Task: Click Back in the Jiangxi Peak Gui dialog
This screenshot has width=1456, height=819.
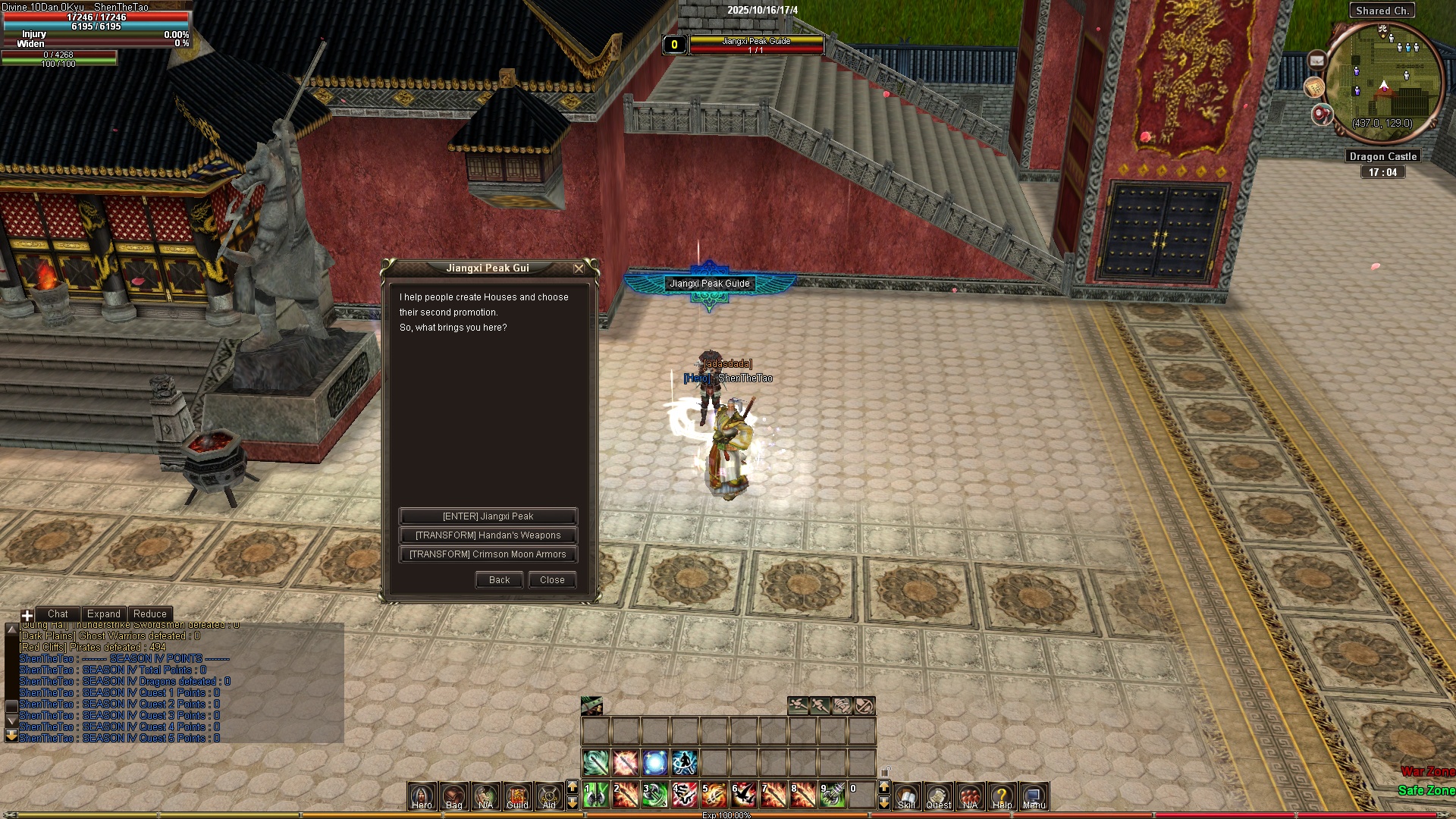Action: pos(498,579)
